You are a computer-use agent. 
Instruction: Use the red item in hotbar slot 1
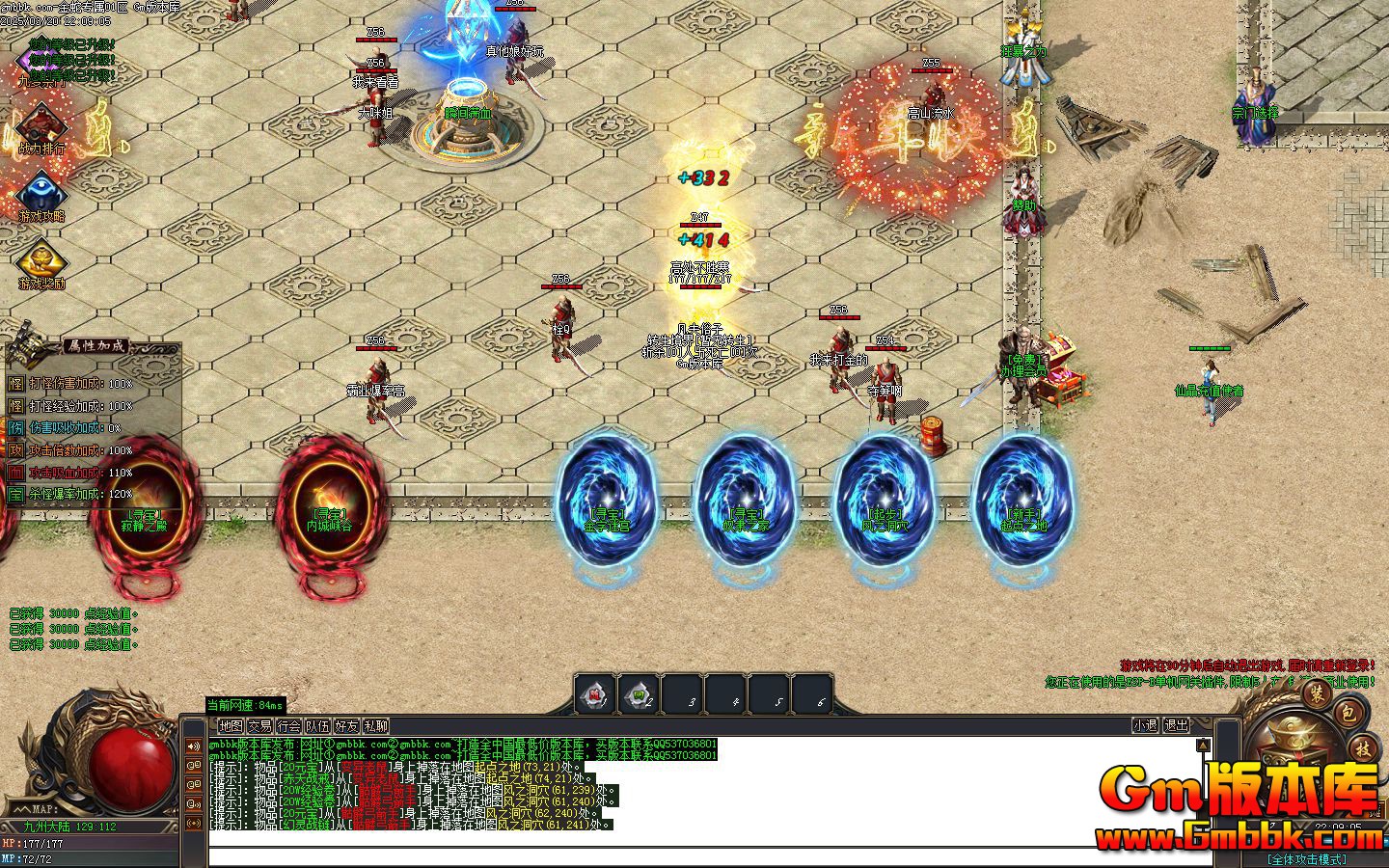[596, 693]
